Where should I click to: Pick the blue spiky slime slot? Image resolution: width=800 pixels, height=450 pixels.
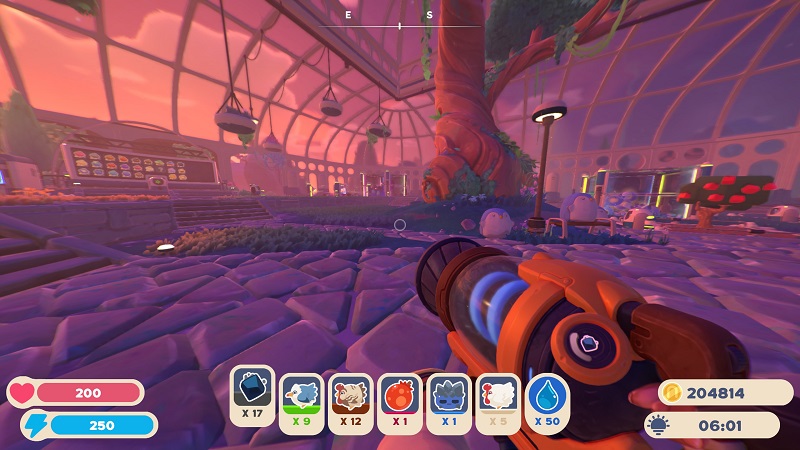pyautogui.click(x=449, y=396)
